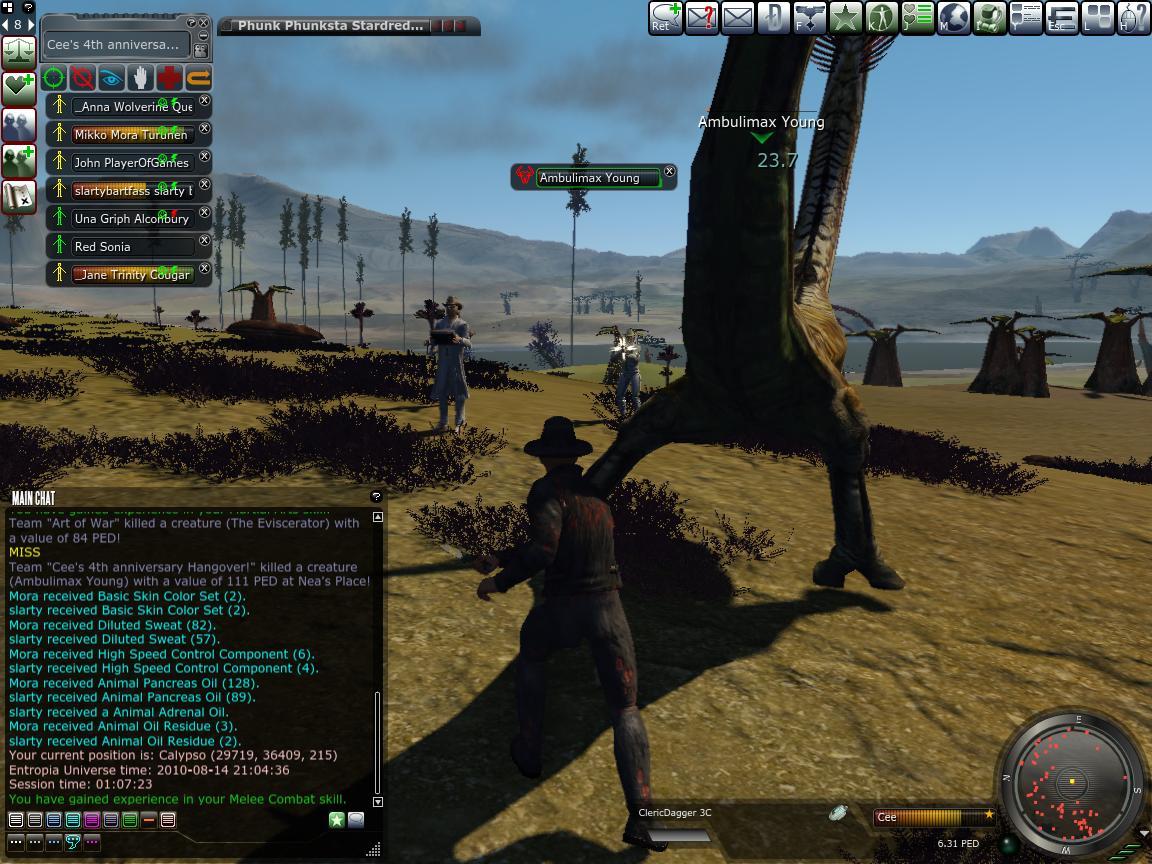Select team member Red Sonia
This screenshot has height=864, width=1152.
(130, 247)
